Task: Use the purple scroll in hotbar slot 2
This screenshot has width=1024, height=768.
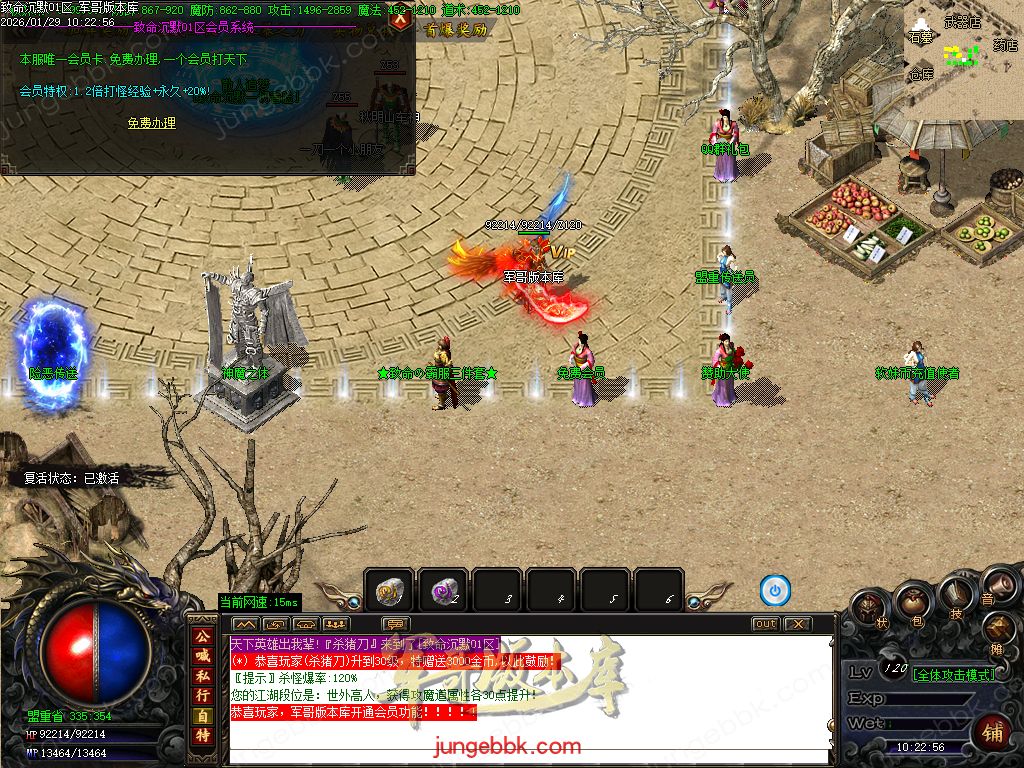Action: (443, 592)
